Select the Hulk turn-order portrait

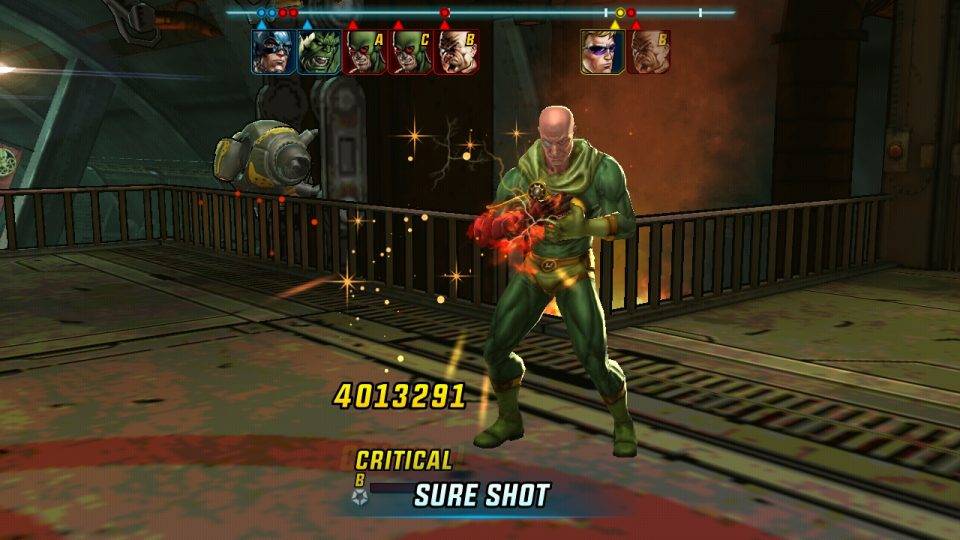(x=319, y=51)
